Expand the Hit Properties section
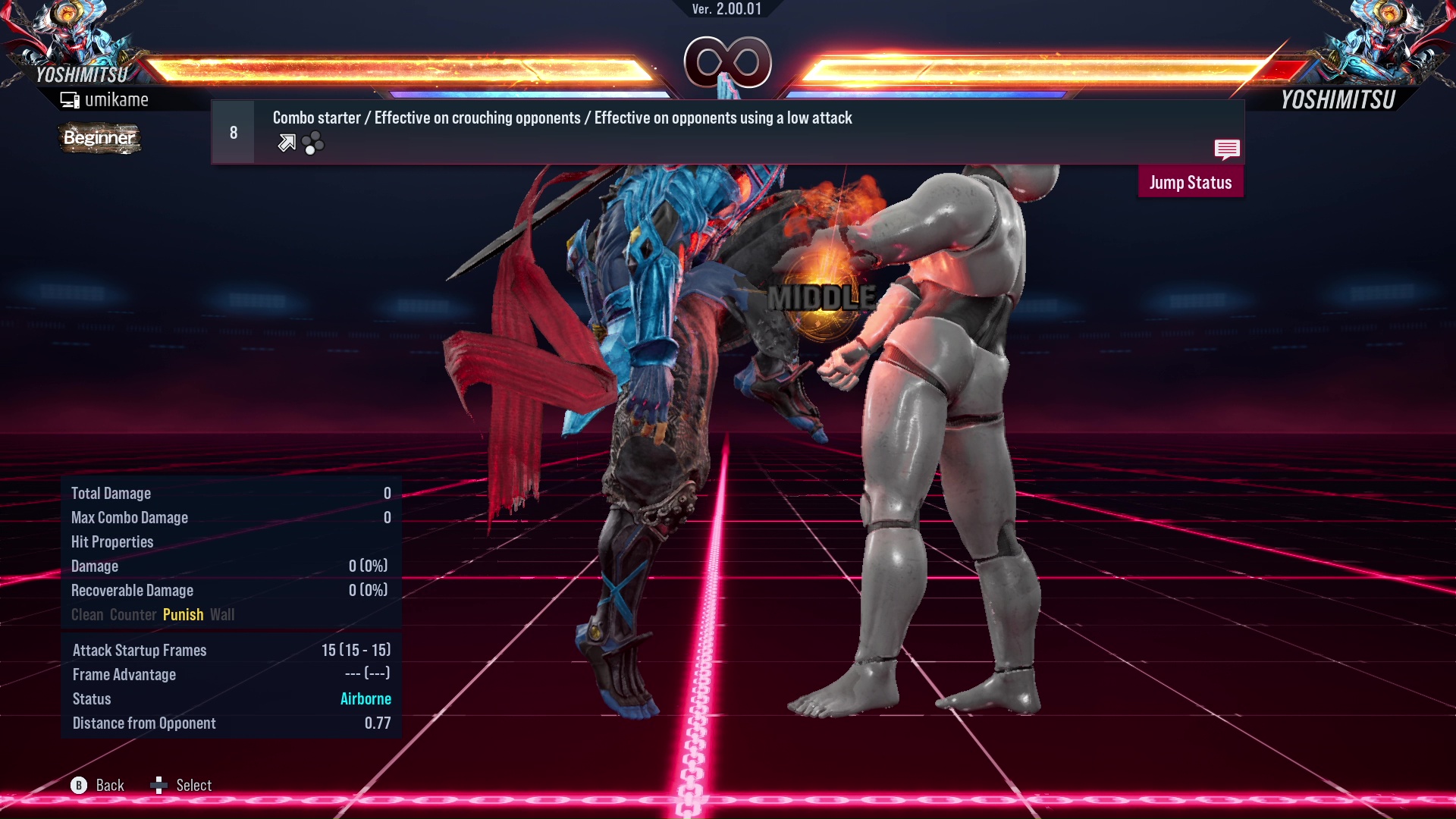 pos(112,541)
